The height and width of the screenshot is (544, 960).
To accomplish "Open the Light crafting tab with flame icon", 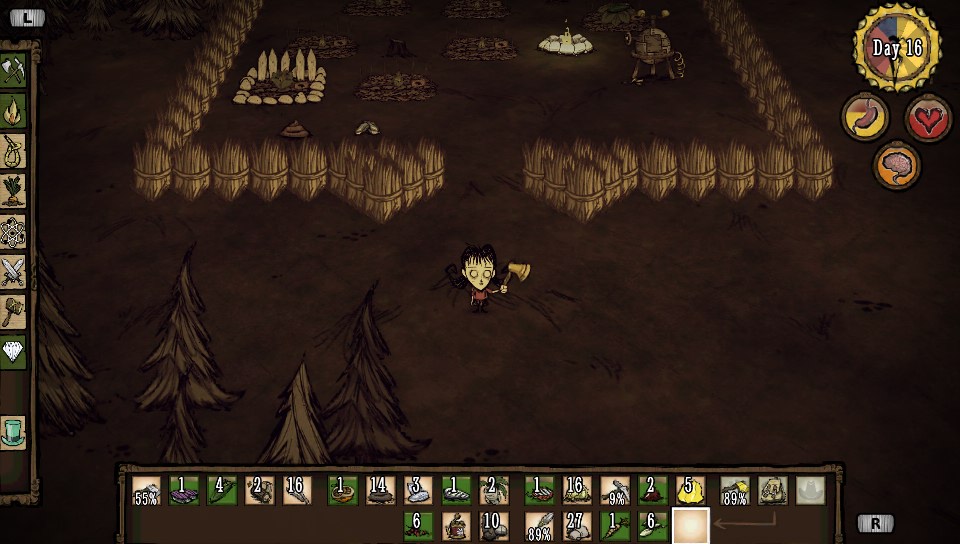I will [x=15, y=108].
